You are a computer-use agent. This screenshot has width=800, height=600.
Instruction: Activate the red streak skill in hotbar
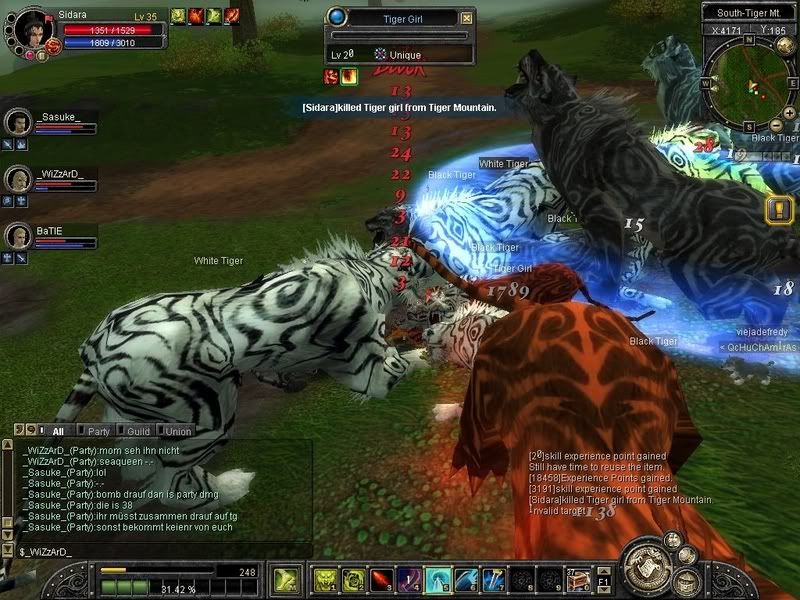tap(383, 579)
